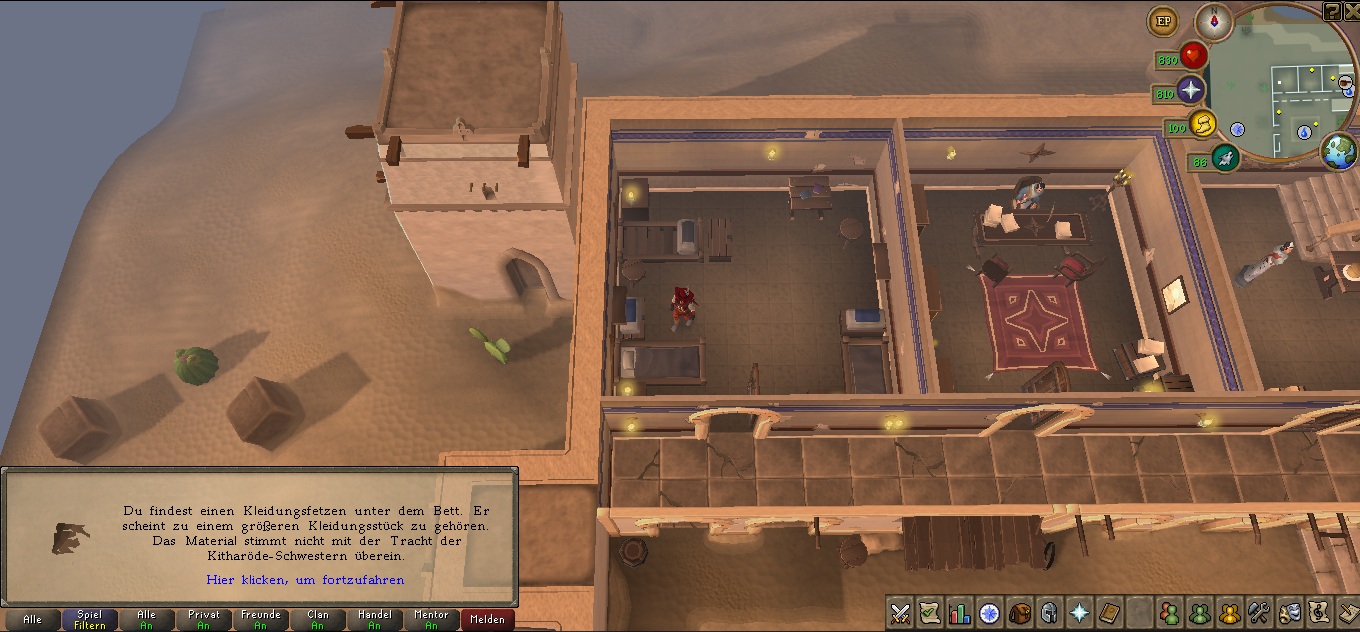Show the skills bar chart tab
The width and height of the screenshot is (1360, 632).
(x=960, y=612)
